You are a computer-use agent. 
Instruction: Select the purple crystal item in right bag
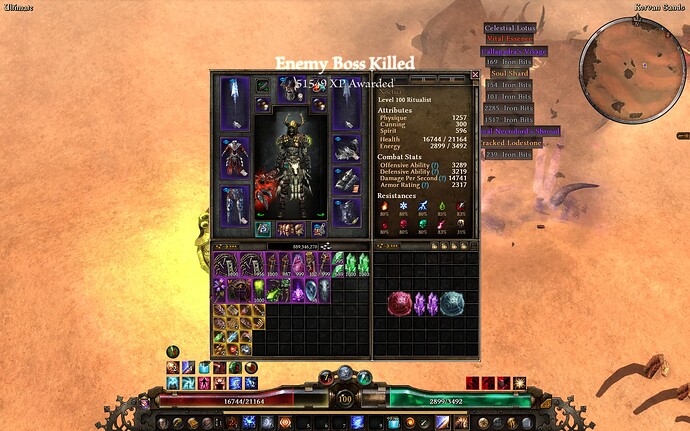coord(427,303)
